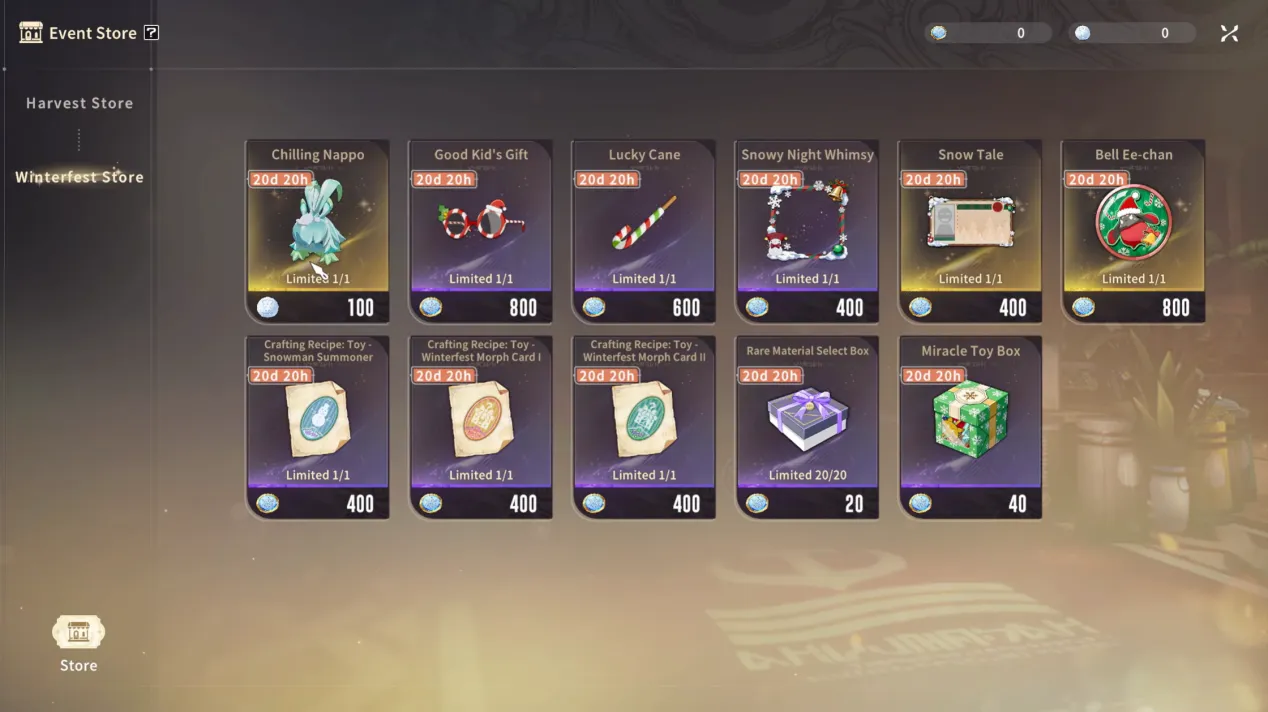
Task: Select the Snowy Night Whimsy frame
Action: [807, 231]
